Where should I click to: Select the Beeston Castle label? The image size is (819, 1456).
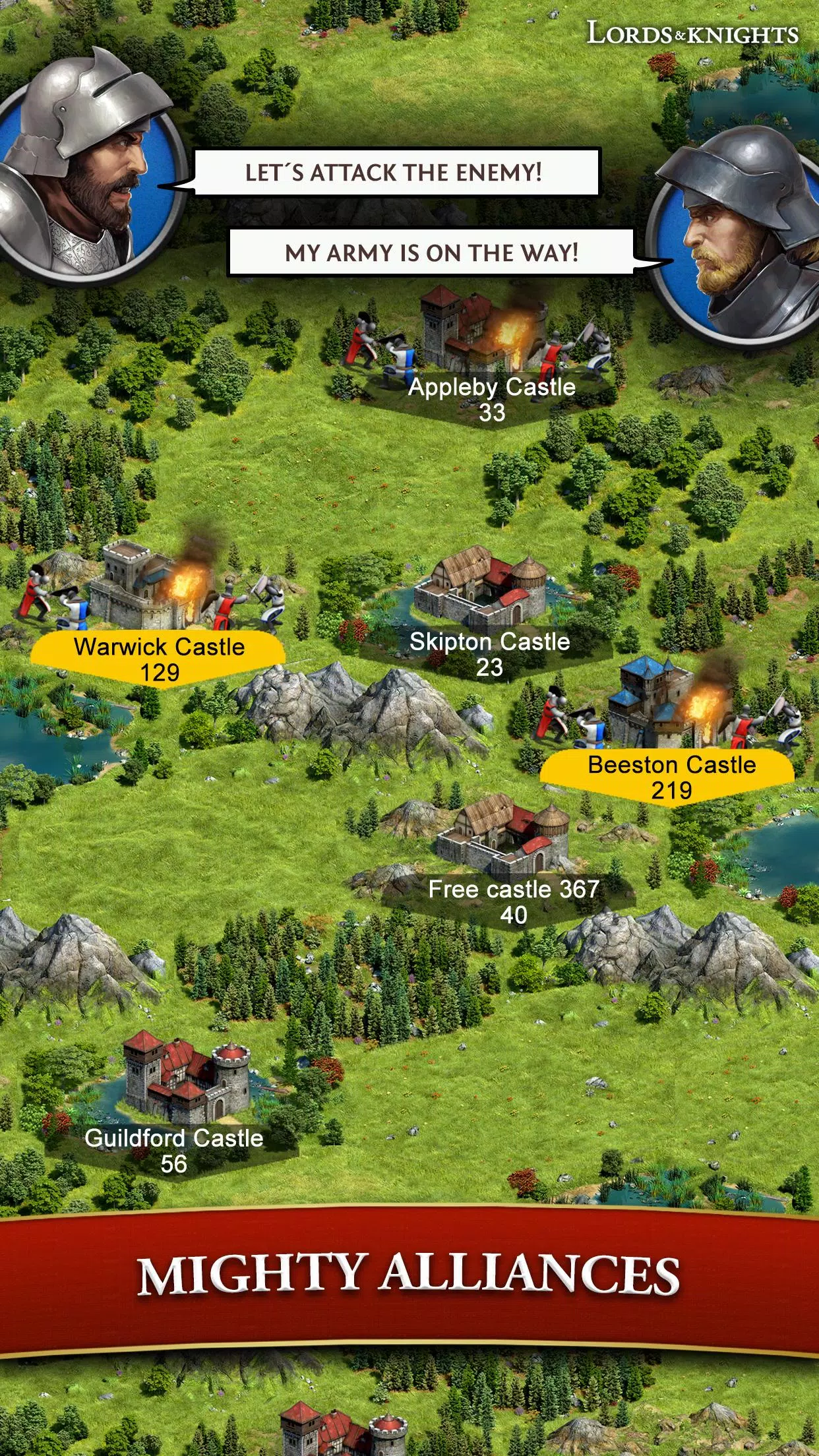tap(671, 777)
